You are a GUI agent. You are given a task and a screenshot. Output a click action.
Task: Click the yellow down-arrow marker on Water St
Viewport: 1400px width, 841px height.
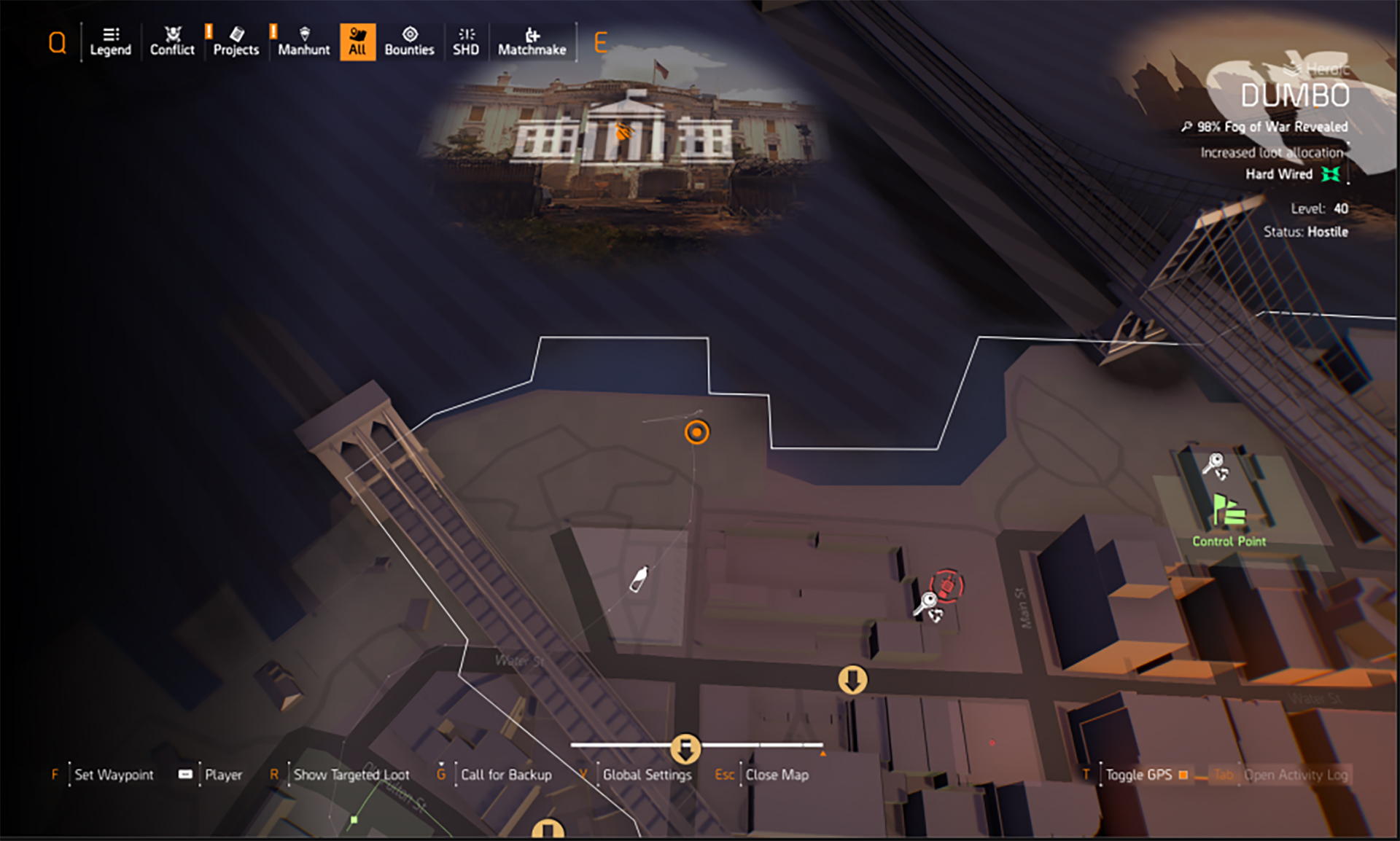click(x=852, y=679)
